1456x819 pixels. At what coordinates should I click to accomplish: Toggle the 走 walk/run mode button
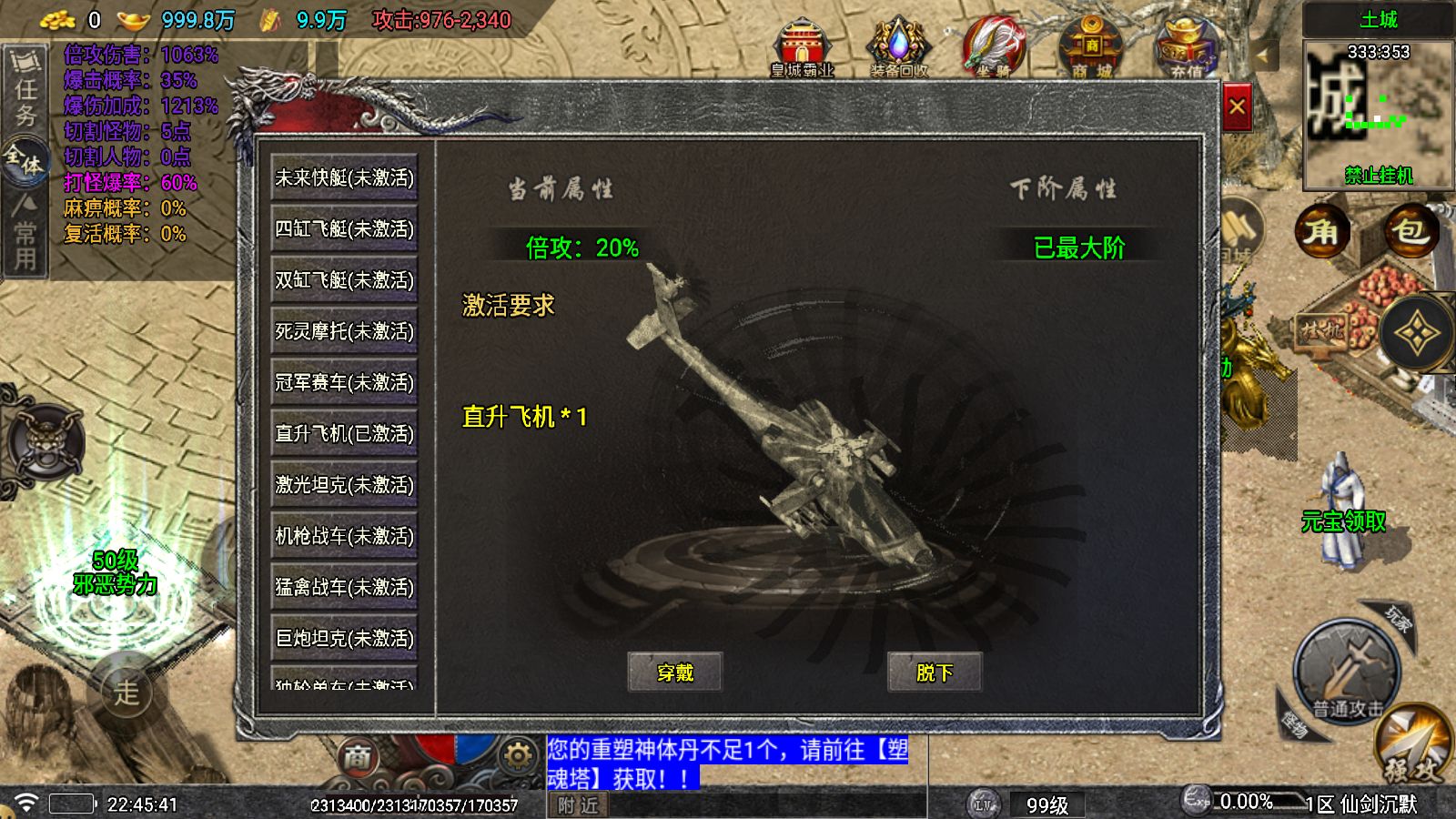tap(126, 692)
